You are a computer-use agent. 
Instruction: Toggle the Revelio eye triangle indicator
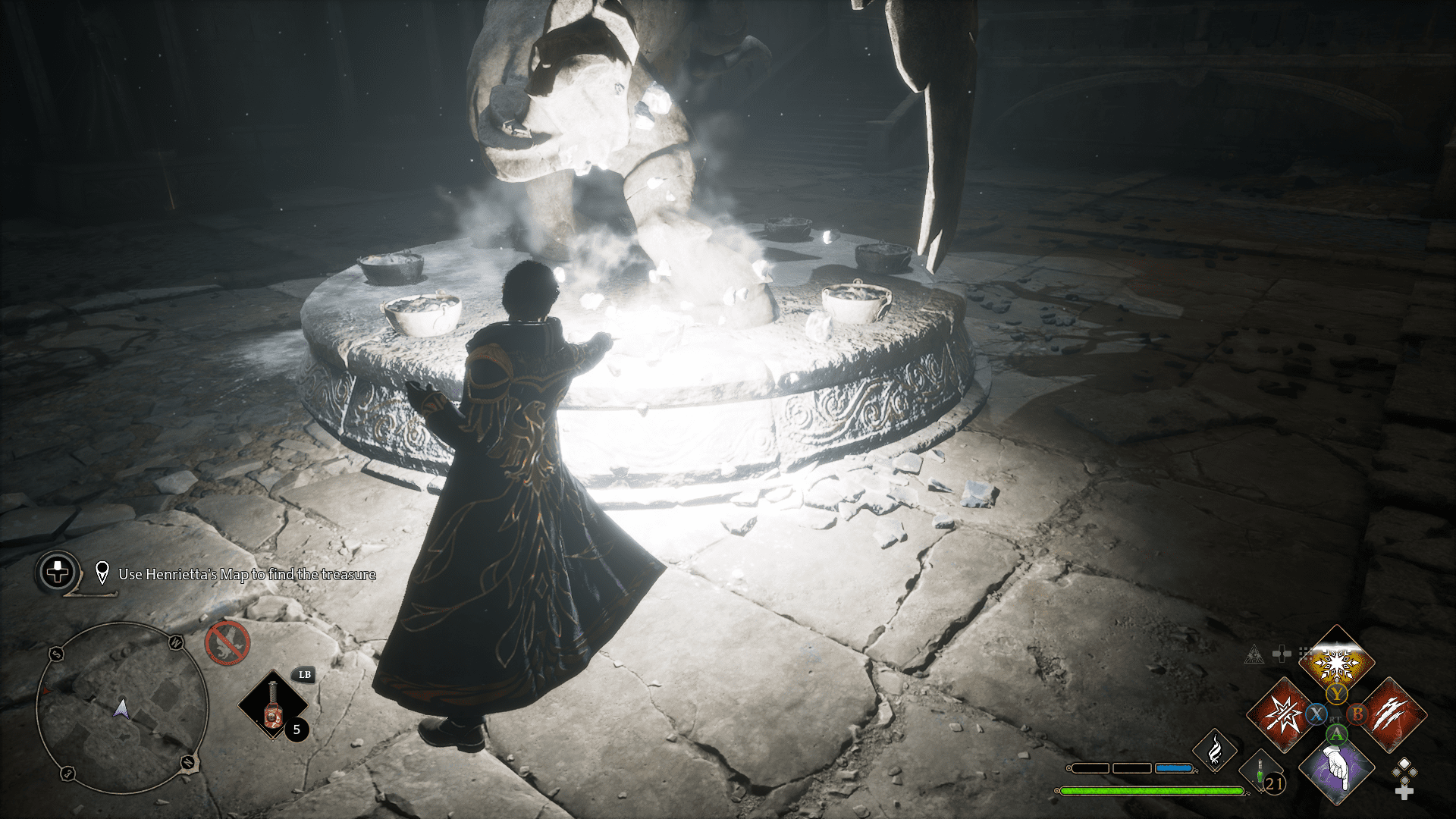click(x=1255, y=654)
